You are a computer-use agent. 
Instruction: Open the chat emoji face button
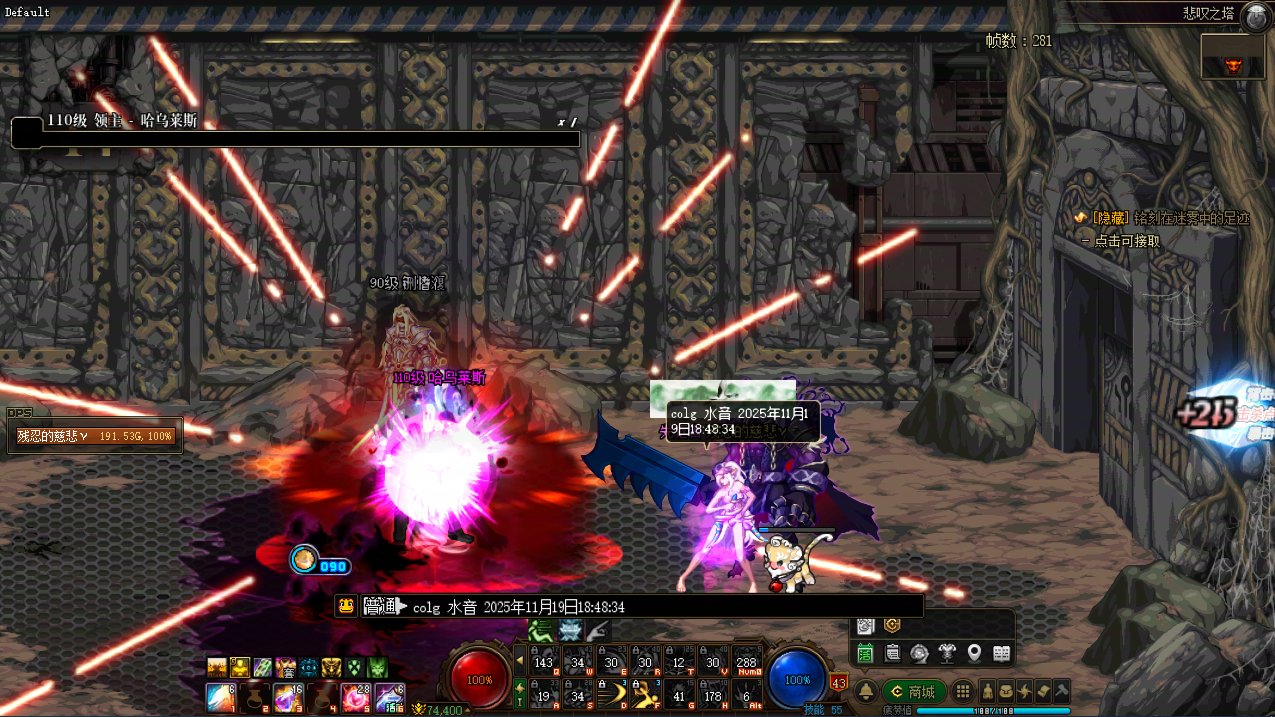(x=346, y=606)
